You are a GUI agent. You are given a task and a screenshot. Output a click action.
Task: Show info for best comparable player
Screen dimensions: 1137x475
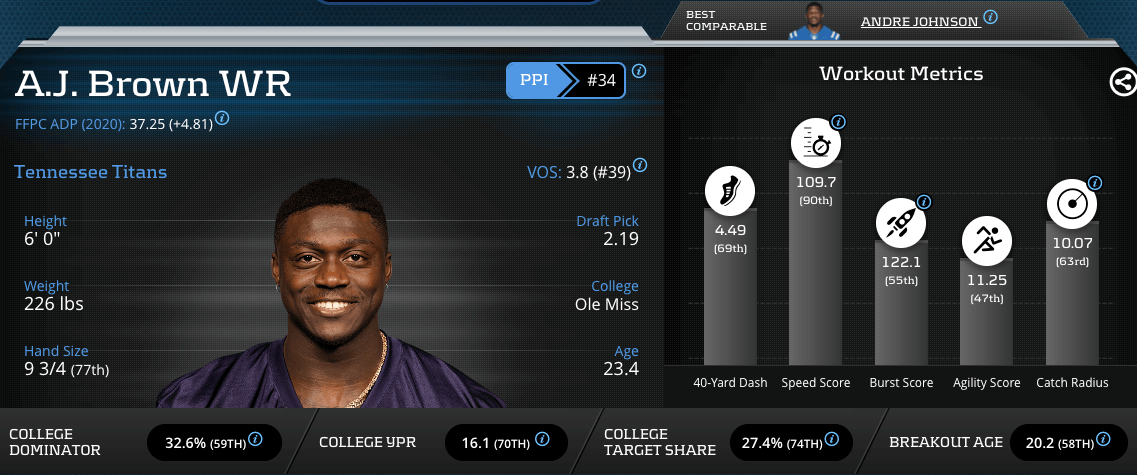click(x=990, y=17)
